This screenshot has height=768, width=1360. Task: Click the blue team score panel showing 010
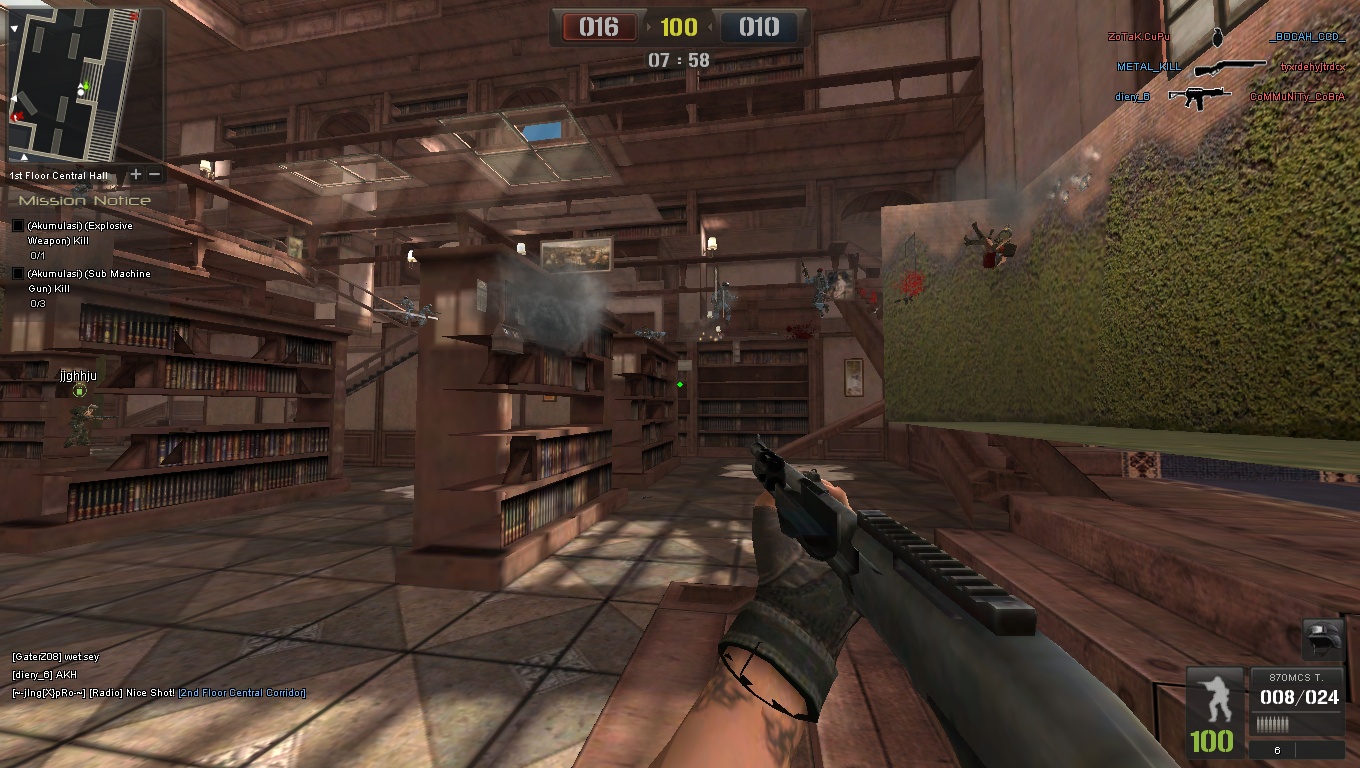pos(758,27)
